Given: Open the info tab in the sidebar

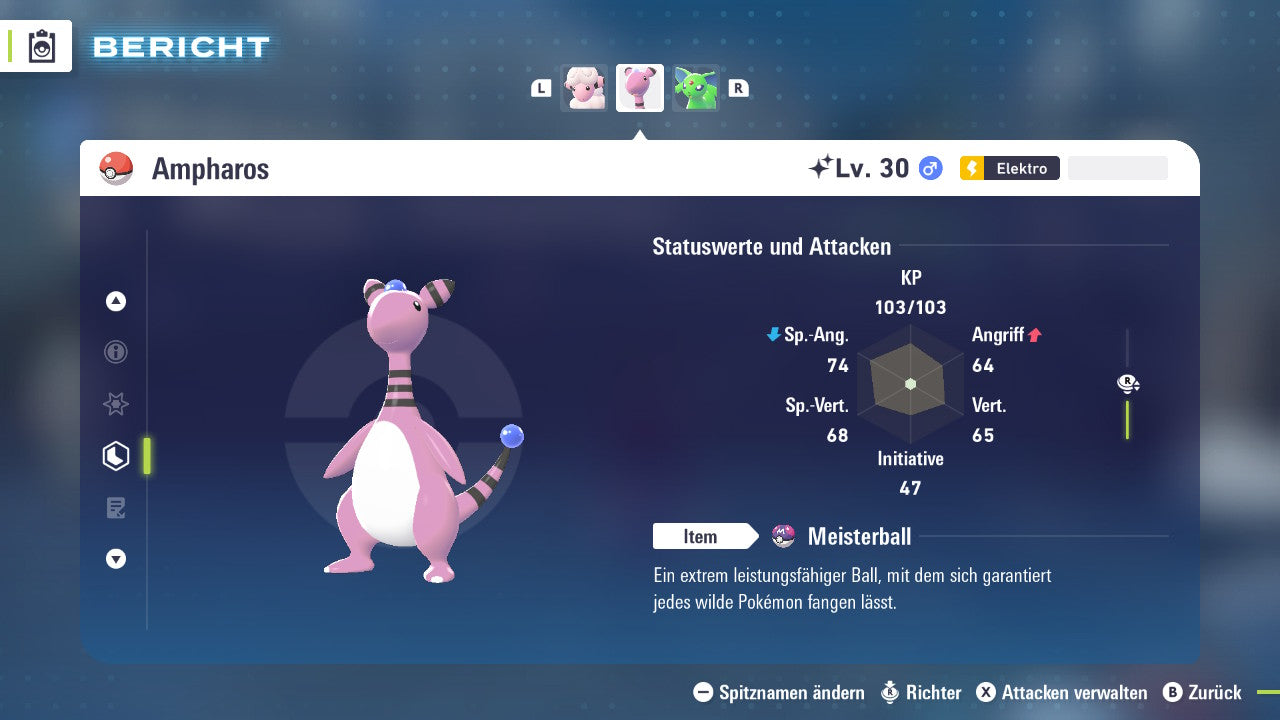Looking at the screenshot, I should (x=115, y=352).
